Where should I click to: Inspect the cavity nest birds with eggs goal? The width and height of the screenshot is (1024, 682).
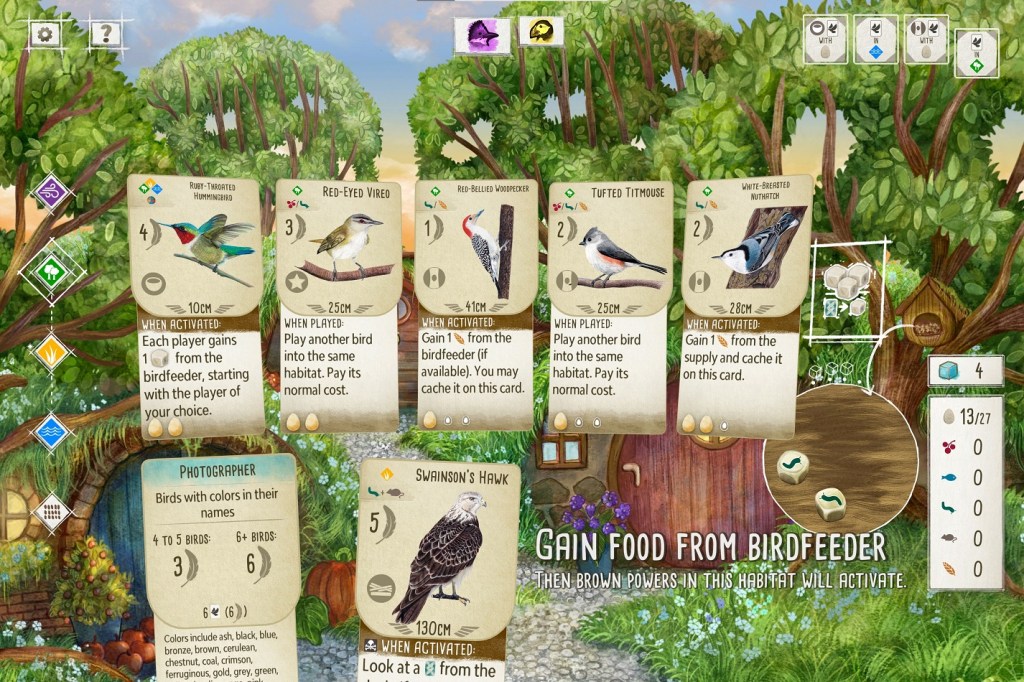(925, 39)
